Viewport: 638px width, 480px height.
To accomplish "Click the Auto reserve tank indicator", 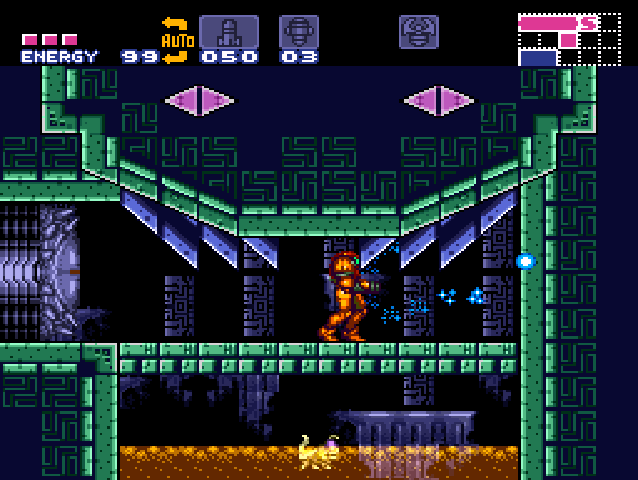I will pos(176,40).
